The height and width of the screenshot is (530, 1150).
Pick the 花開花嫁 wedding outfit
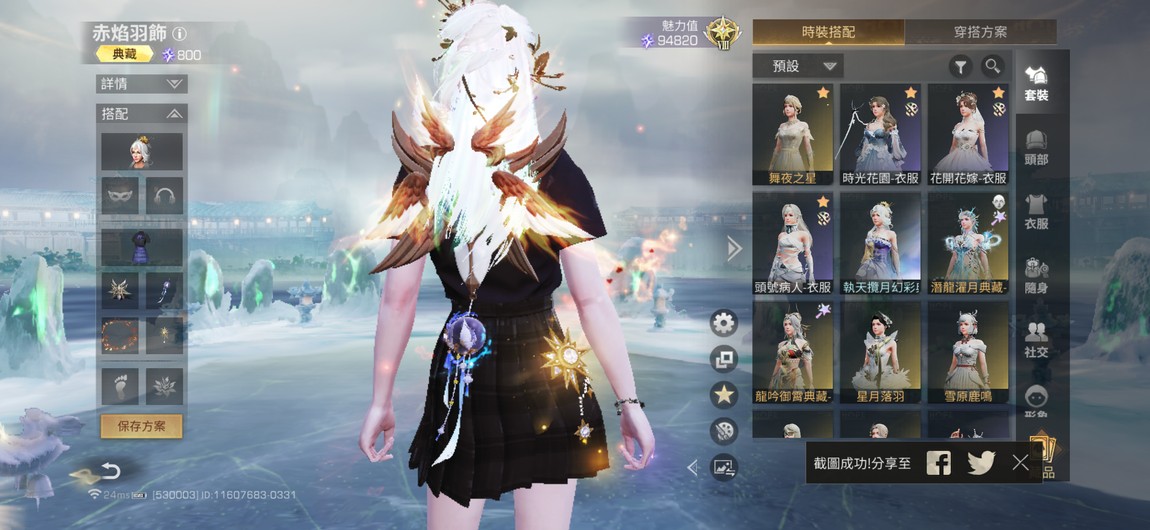click(967, 134)
